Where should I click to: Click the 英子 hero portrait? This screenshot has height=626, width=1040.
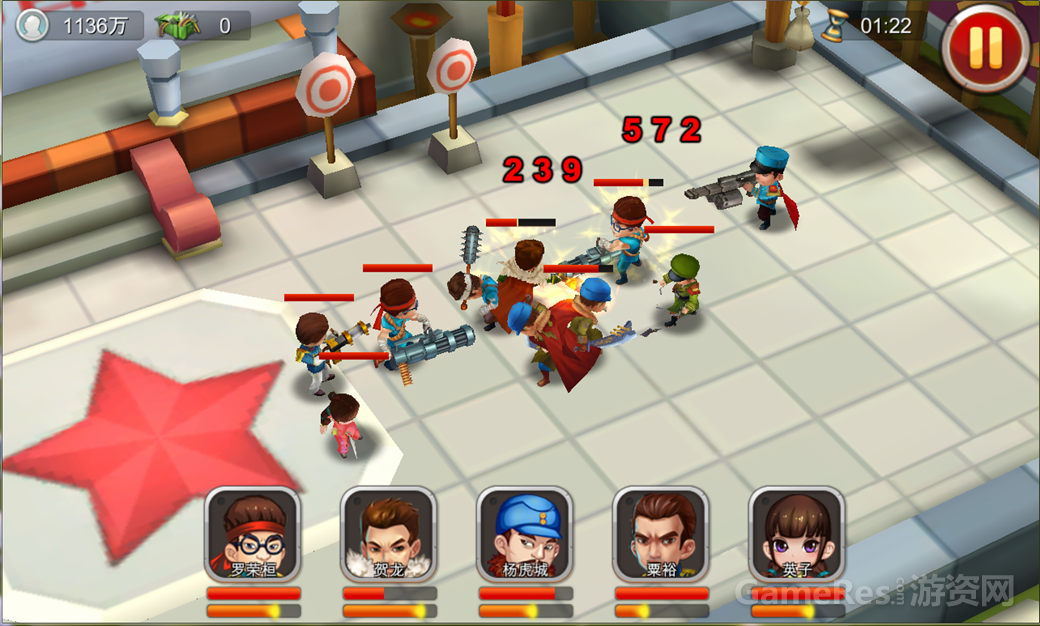(x=797, y=534)
